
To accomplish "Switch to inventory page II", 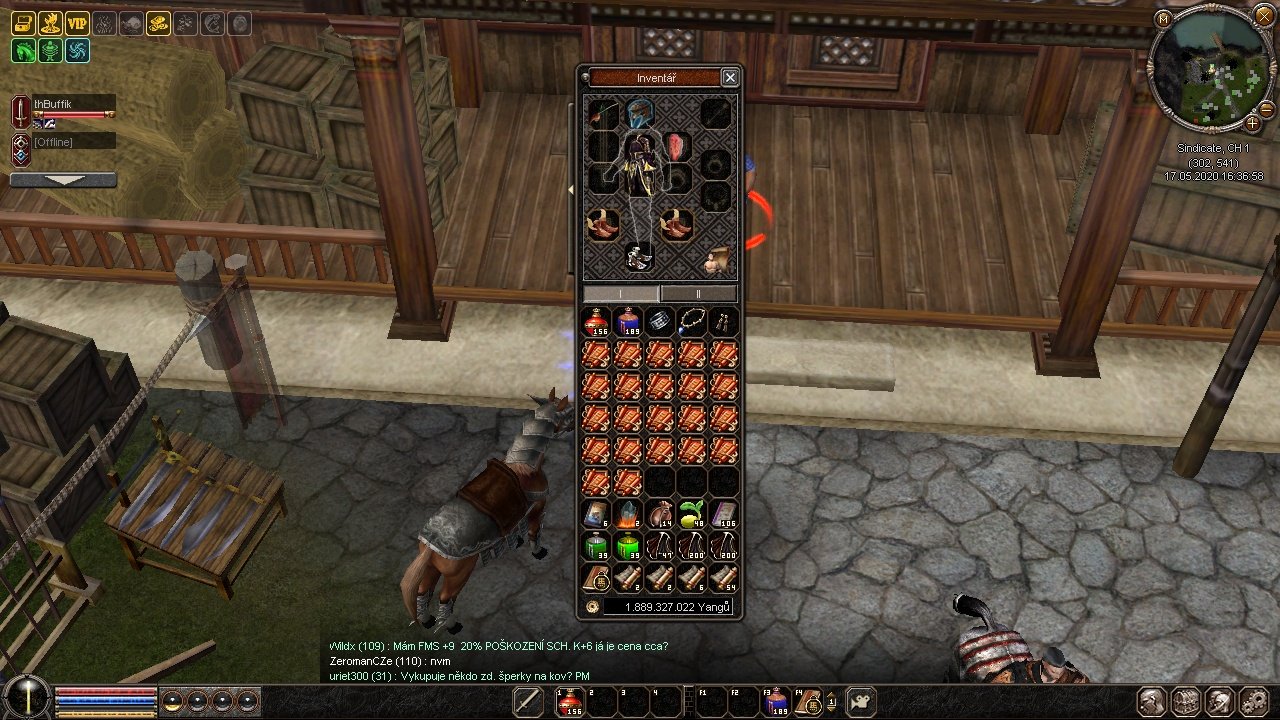I will point(698,294).
